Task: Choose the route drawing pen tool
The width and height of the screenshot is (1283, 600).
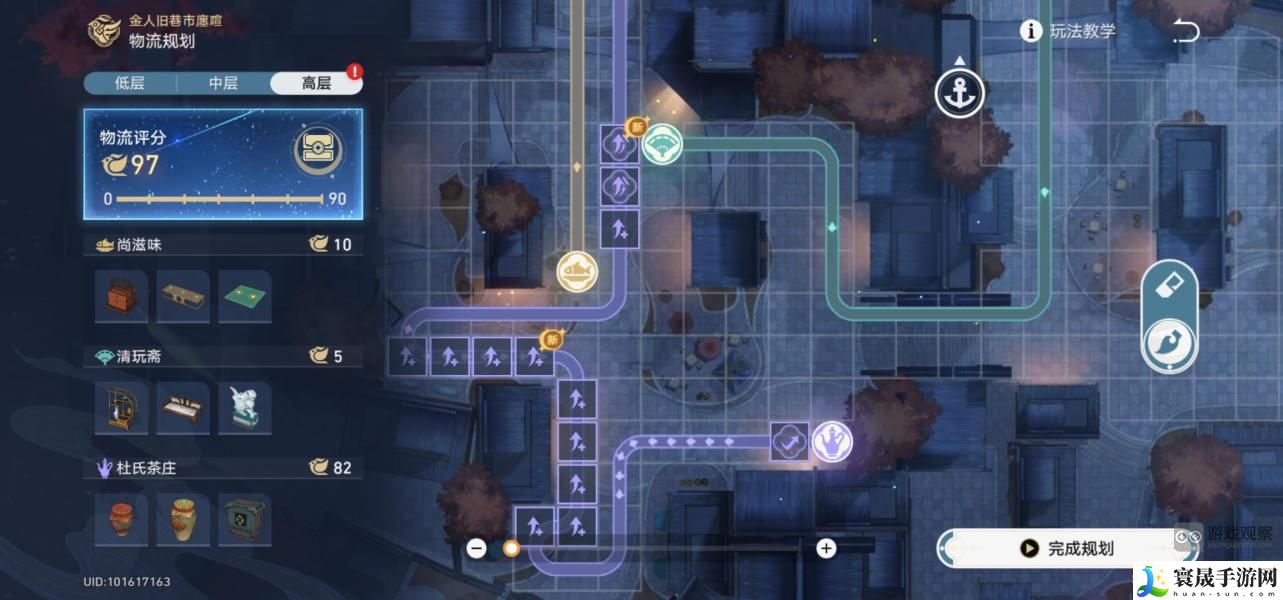Action: 1169,341
